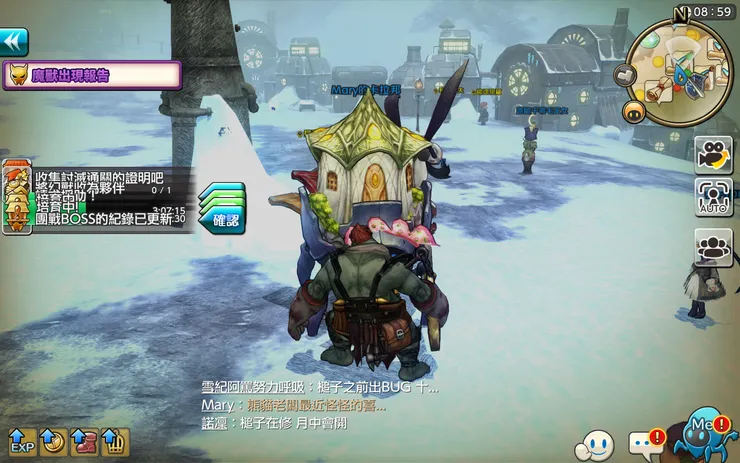Open the smiley emote button
This screenshot has height=463, width=740.
tap(597, 443)
